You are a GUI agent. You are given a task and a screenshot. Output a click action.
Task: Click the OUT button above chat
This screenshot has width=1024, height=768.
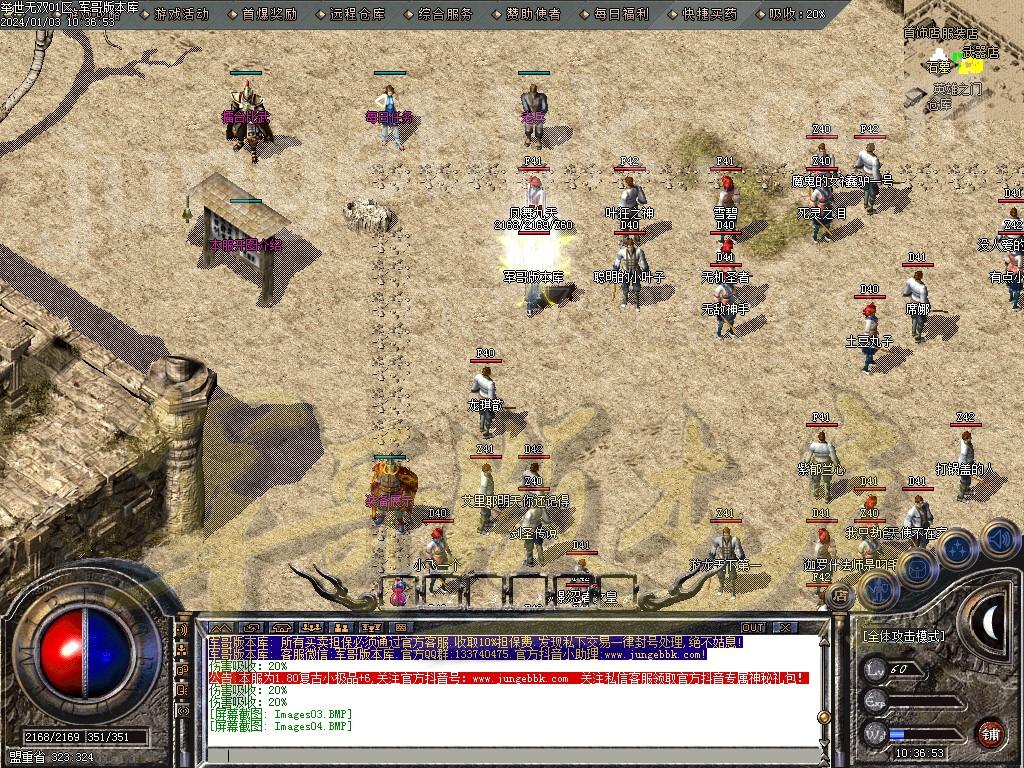tap(752, 628)
